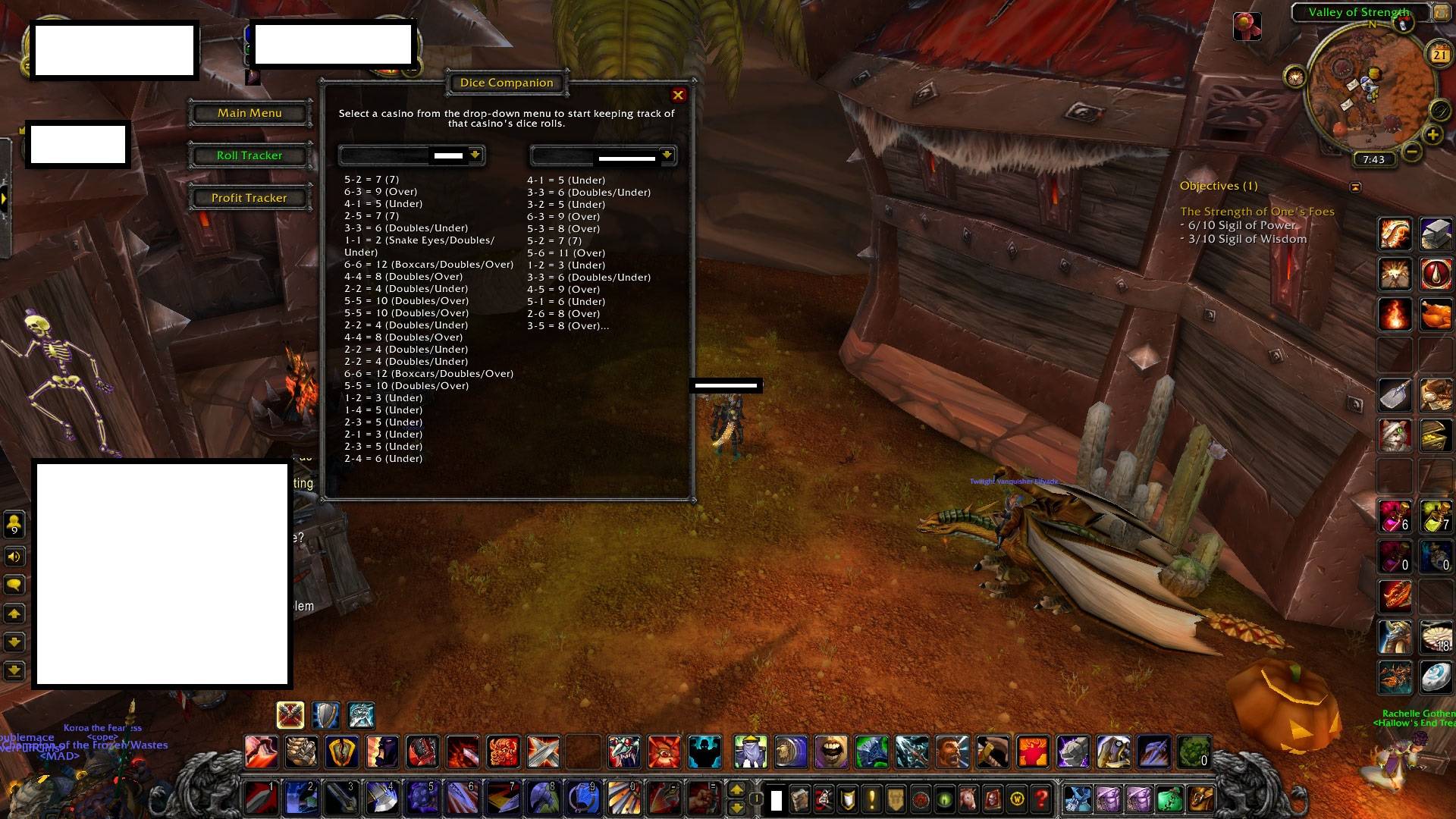Open the chat speech bubble menu
Image resolution: width=1456 pixels, height=819 pixels.
coord(14,585)
